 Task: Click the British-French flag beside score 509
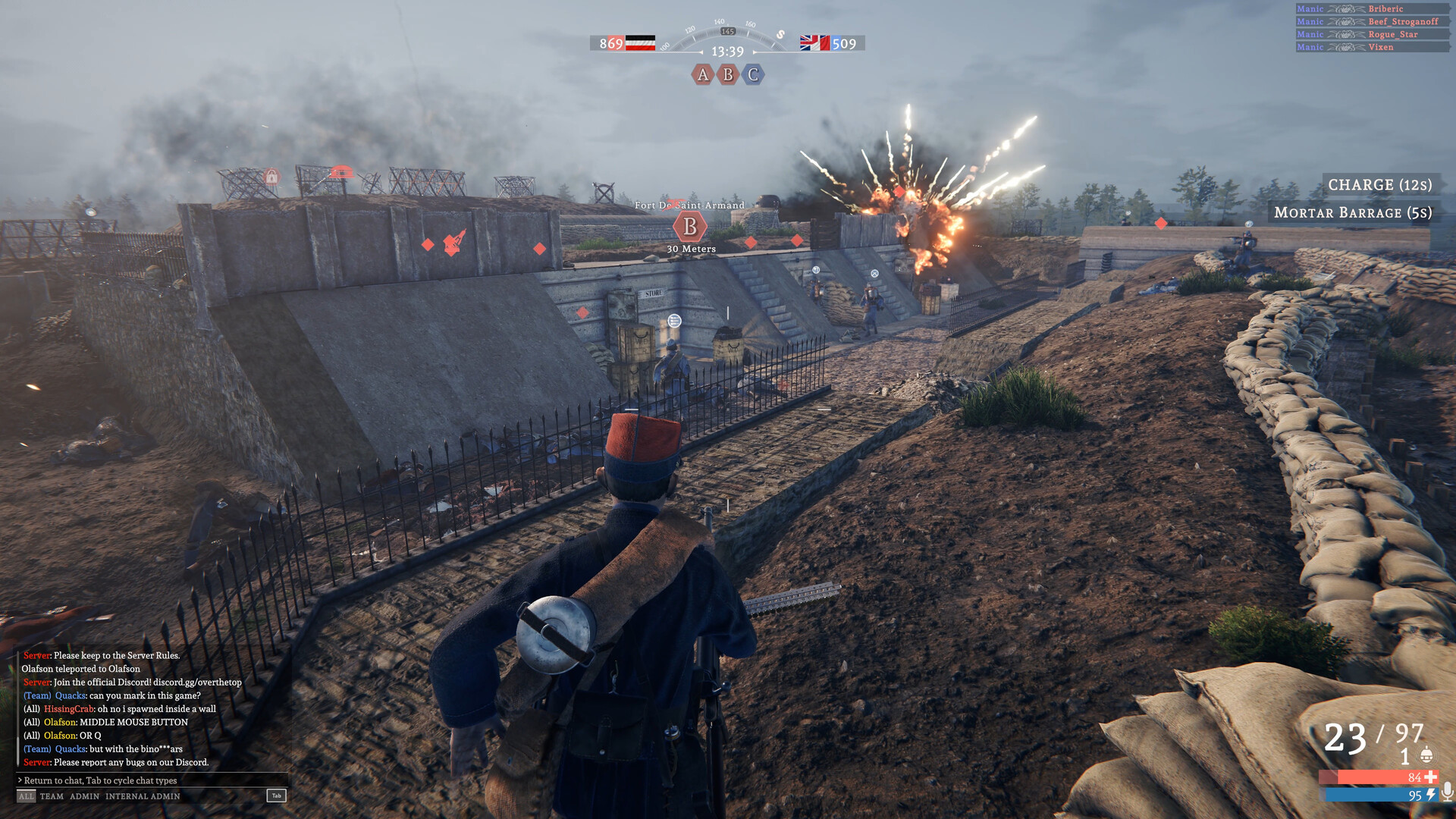click(810, 42)
